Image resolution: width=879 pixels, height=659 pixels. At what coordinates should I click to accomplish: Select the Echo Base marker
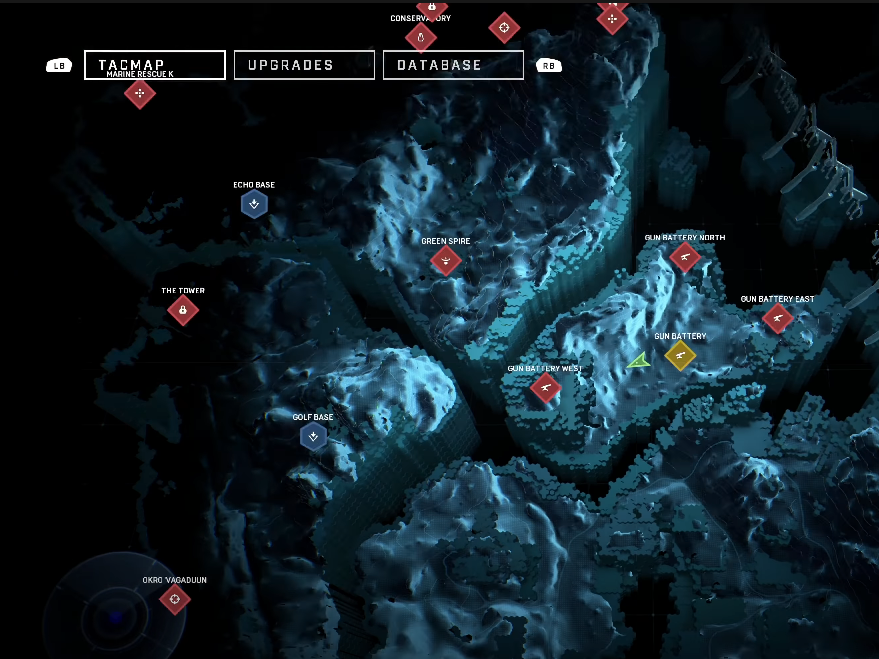[254, 205]
